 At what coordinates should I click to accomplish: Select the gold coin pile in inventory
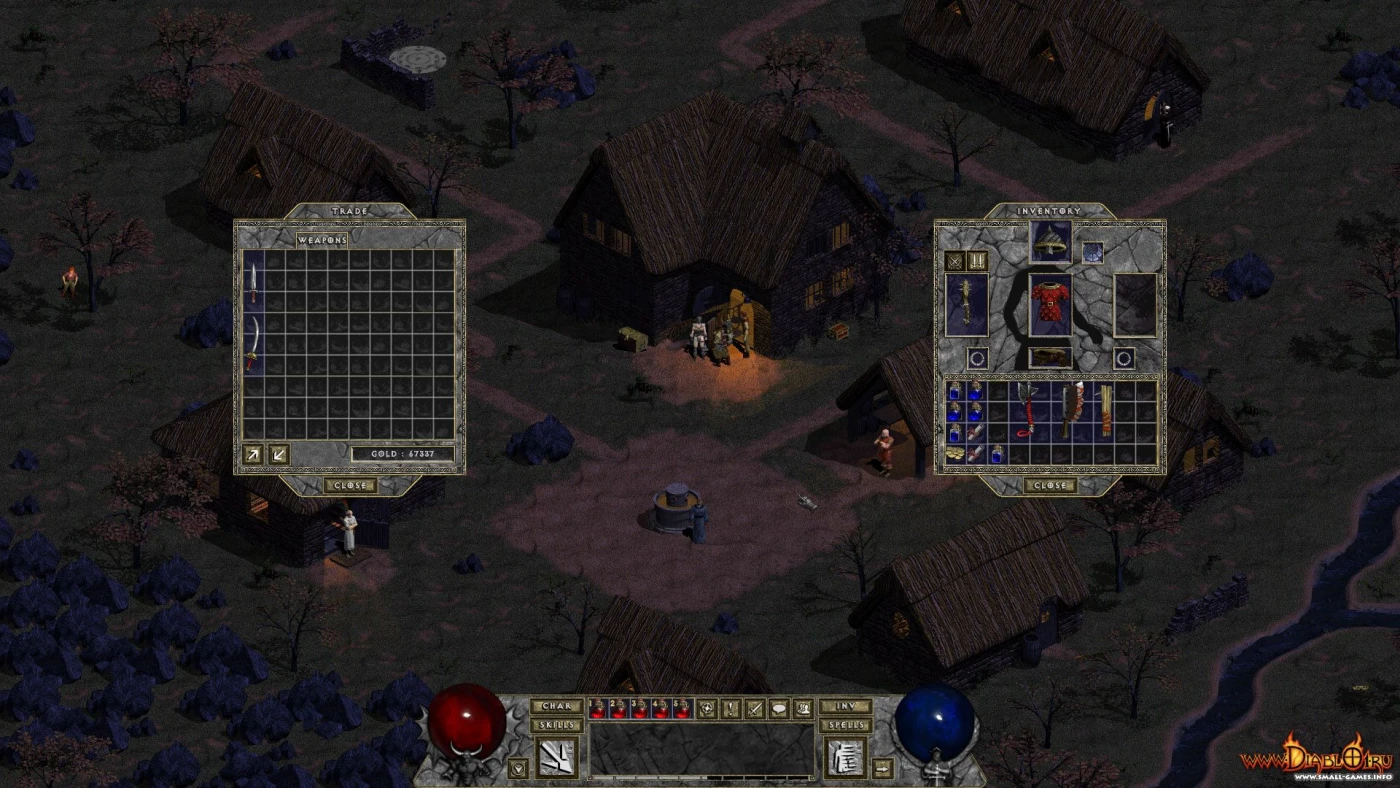pyautogui.click(x=957, y=454)
